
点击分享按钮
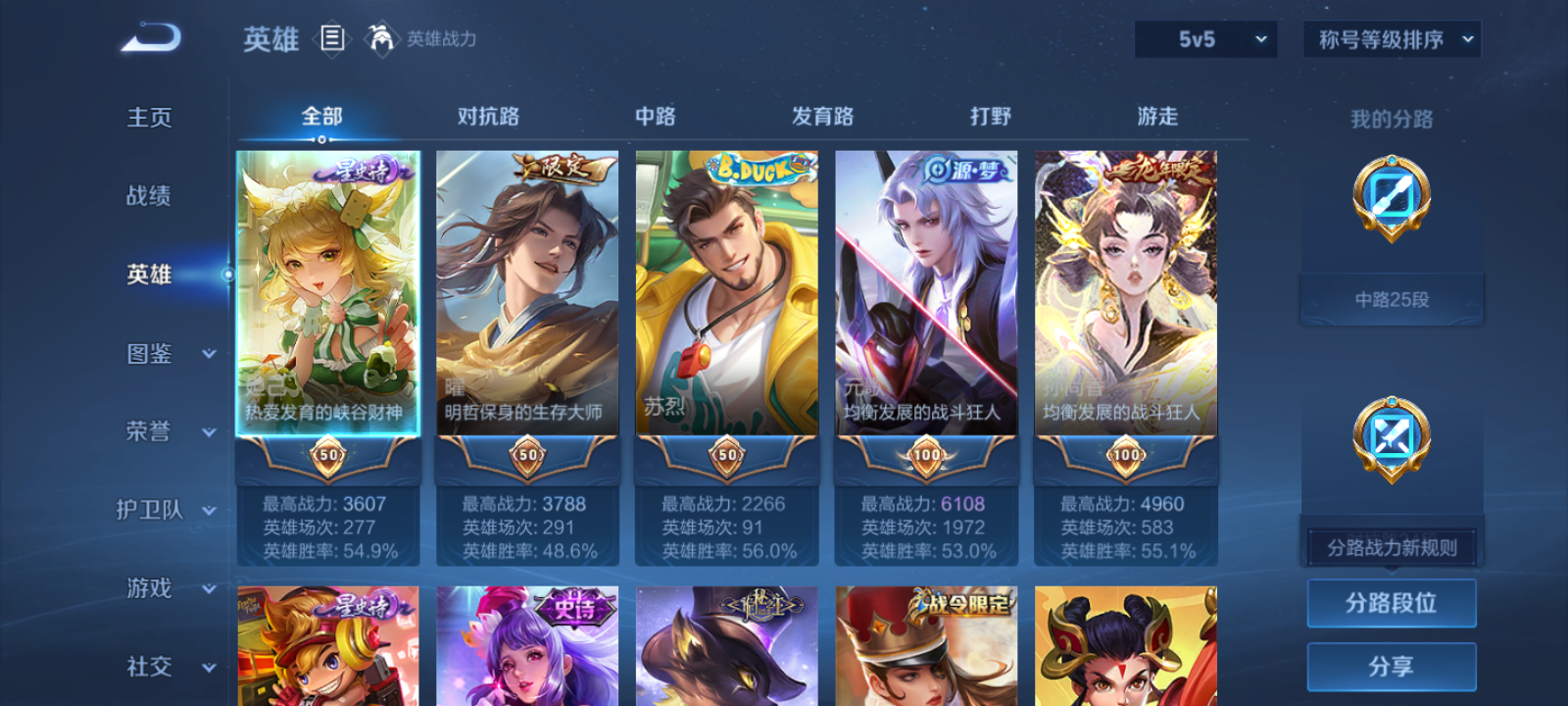[1393, 665]
